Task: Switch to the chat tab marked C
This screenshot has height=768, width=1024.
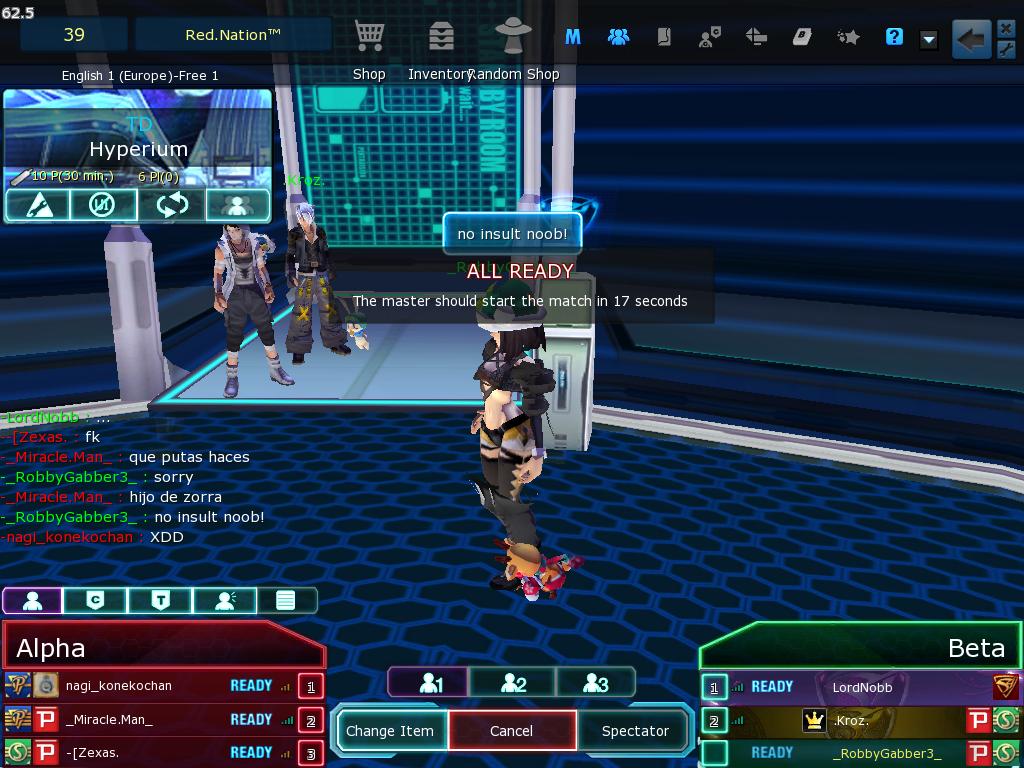Action: [95, 600]
